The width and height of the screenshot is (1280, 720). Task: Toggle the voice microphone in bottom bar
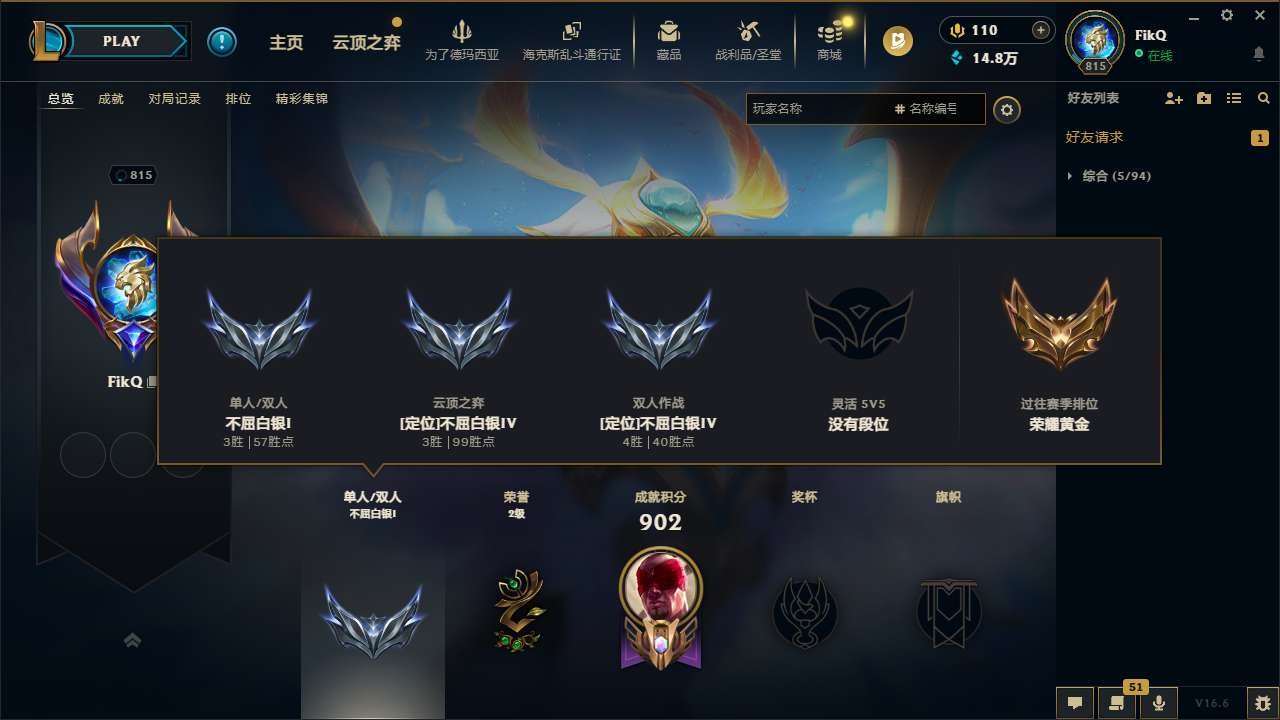click(1158, 703)
